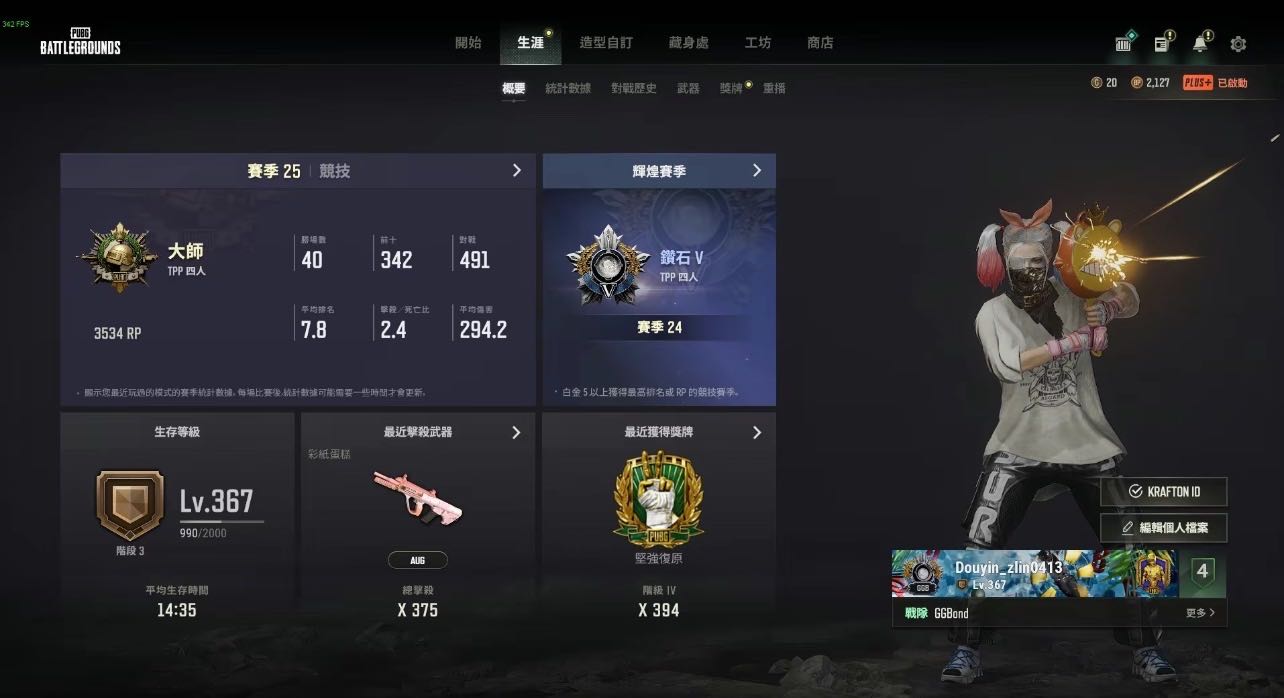Open the settings gear icon
Viewport: 1284px width, 698px height.
[x=1238, y=44]
